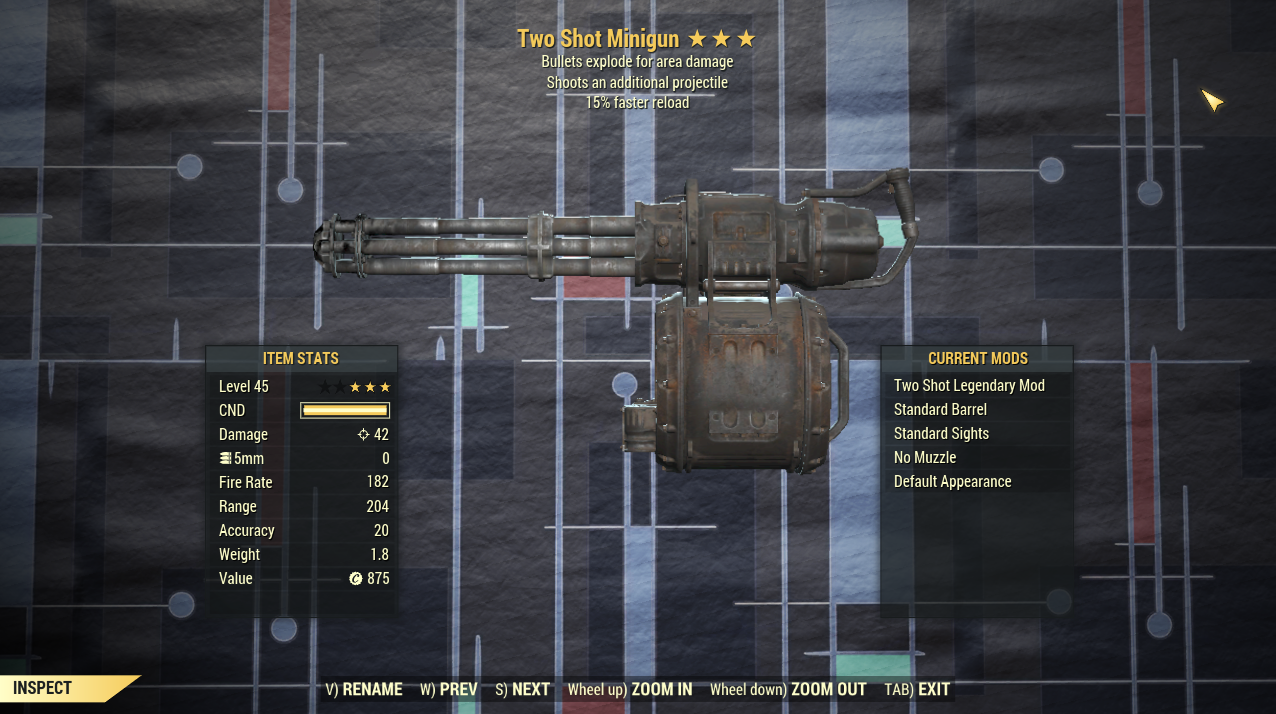This screenshot has width=1276, height=714.
Task: Go to the PREV item
Action: coord(448,689)
